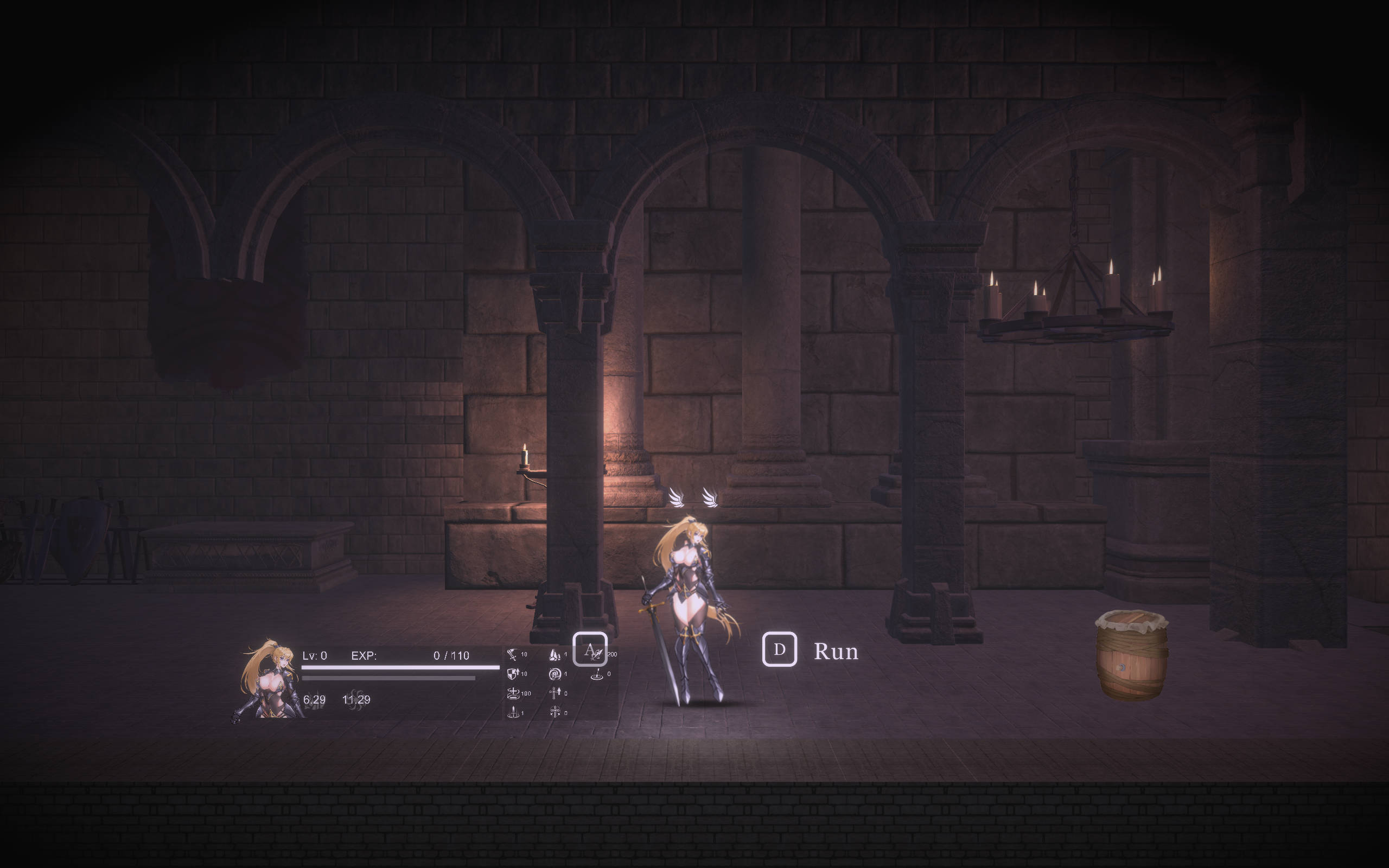Select the spiral stat icon

point(554,674)
